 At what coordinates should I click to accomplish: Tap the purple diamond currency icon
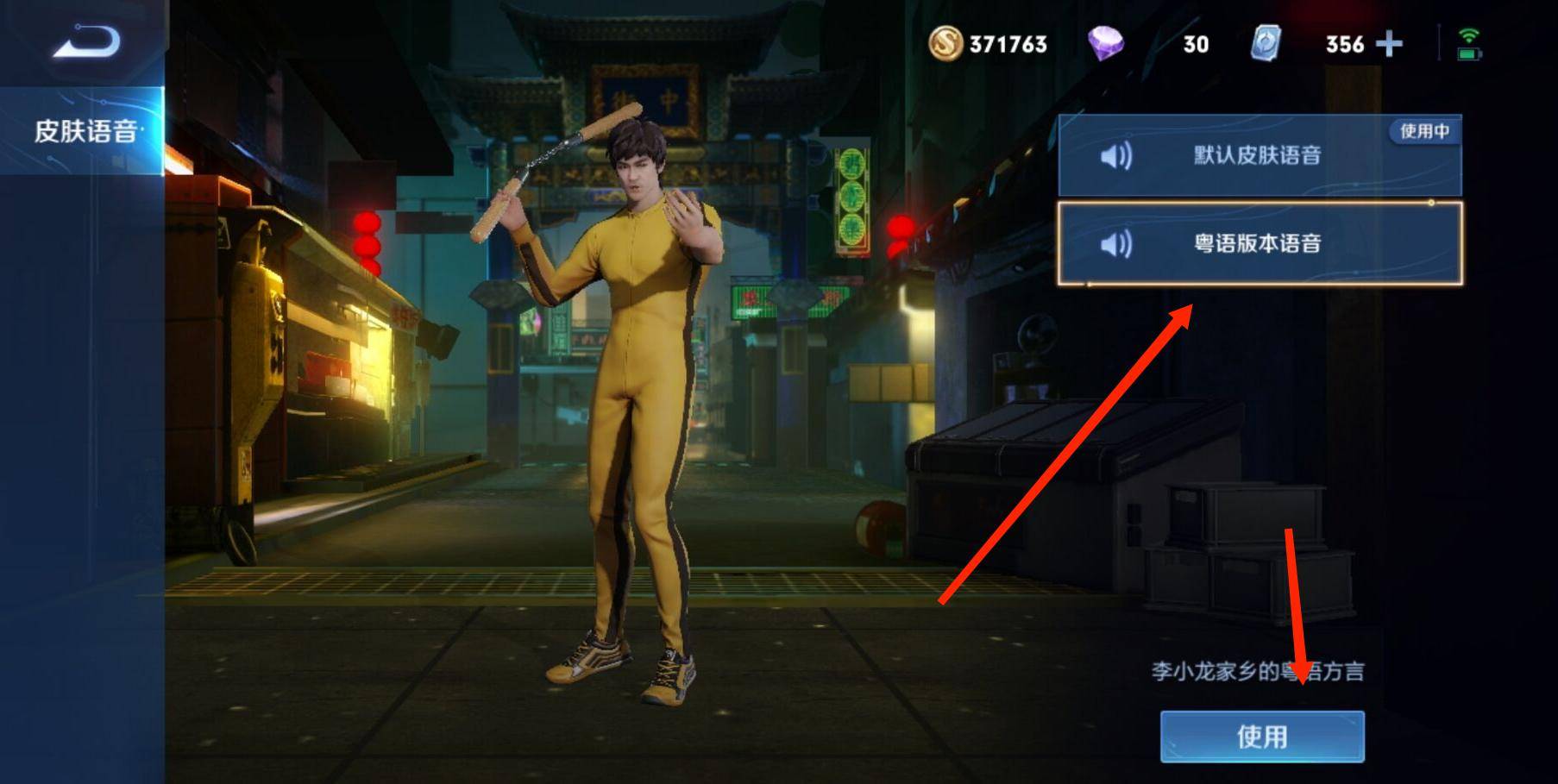click(x=1105, y=43)
